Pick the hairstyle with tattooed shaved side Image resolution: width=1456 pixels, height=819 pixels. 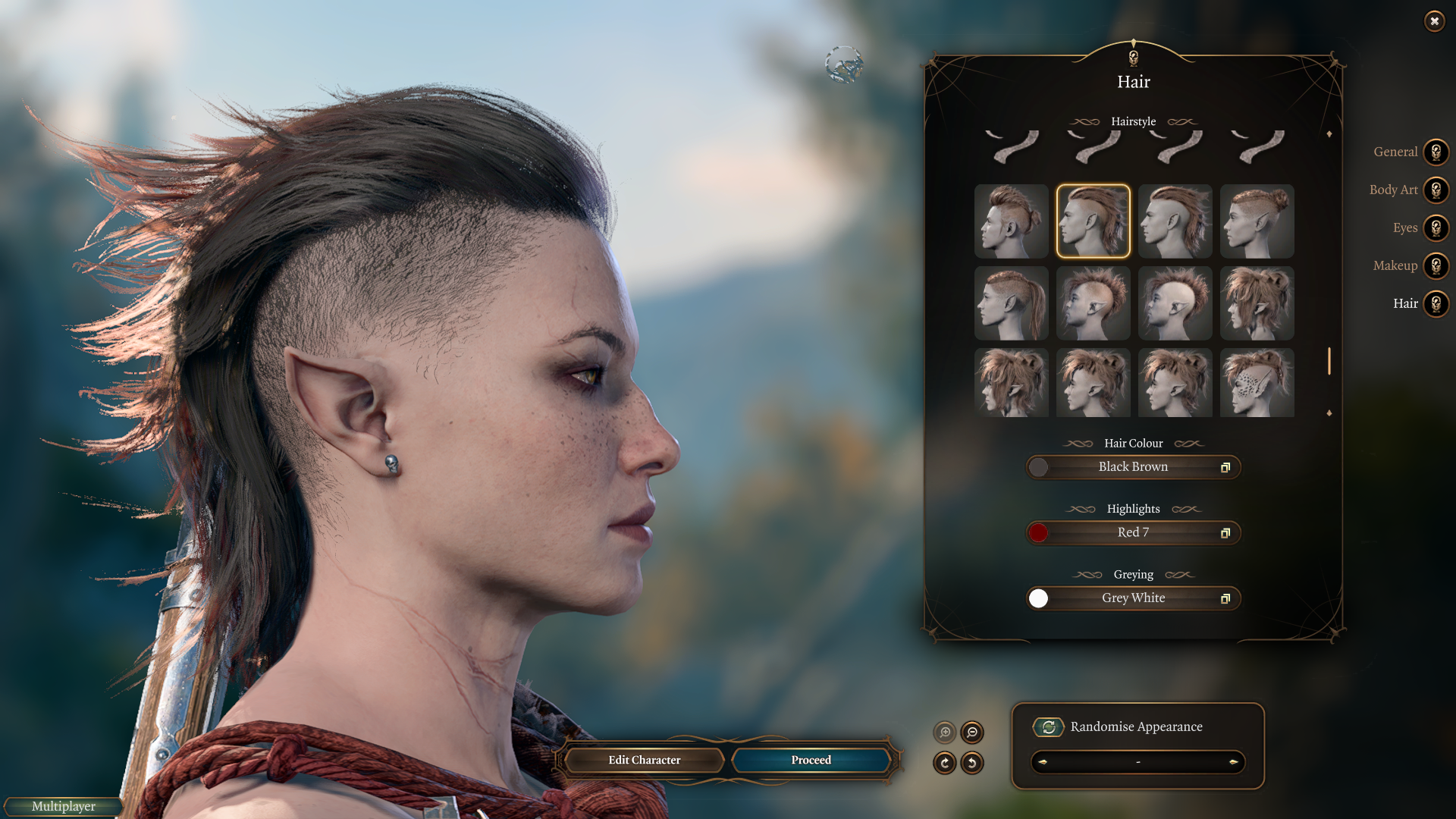coord(1257,383)
